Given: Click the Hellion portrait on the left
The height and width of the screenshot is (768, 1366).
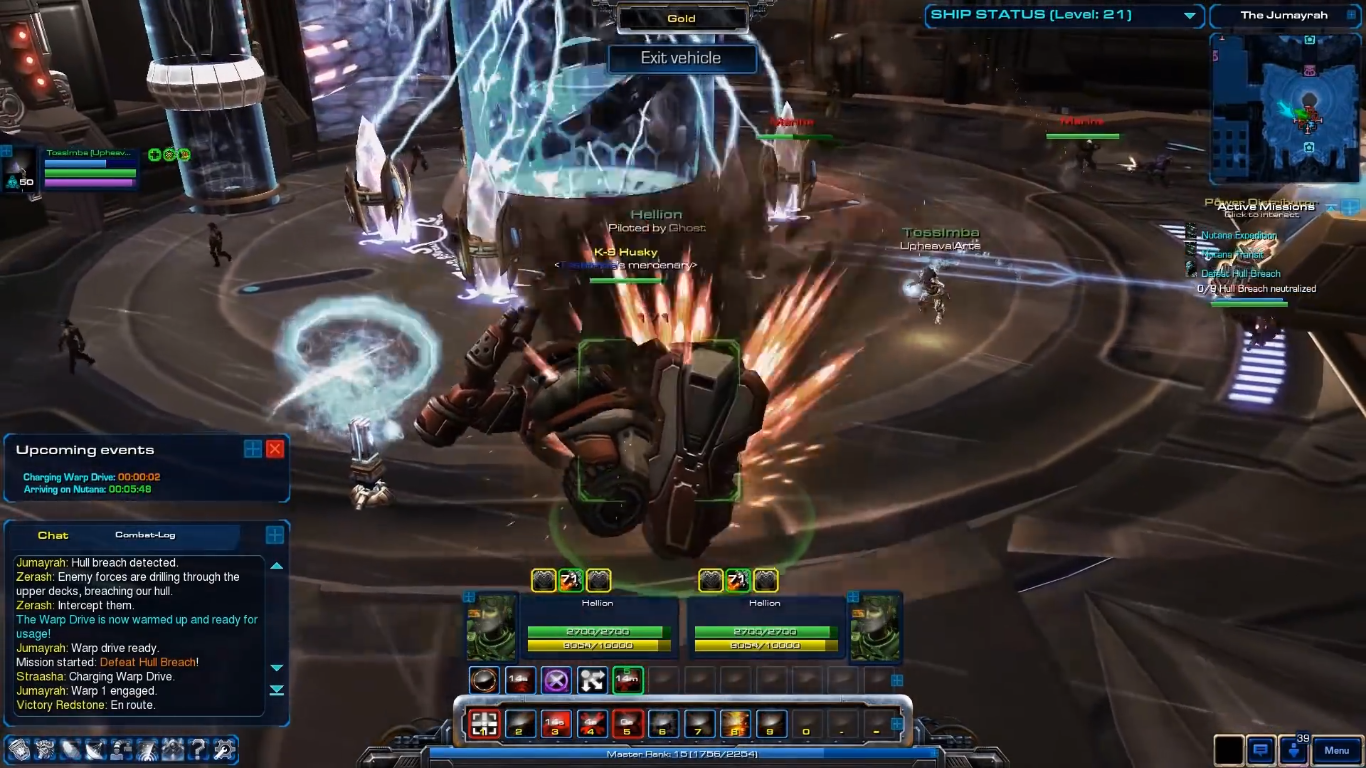Looking at the screenshot, I should (x=491, y=627).
